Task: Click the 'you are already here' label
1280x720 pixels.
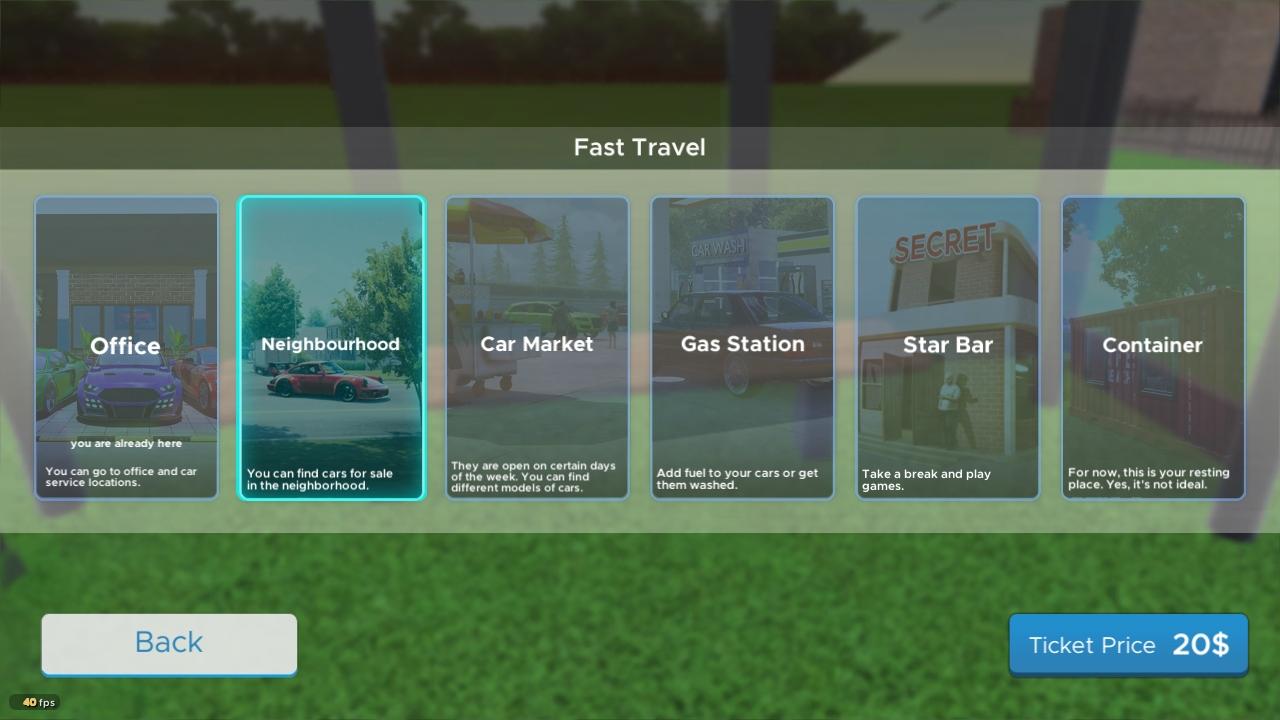Action: 126,443
